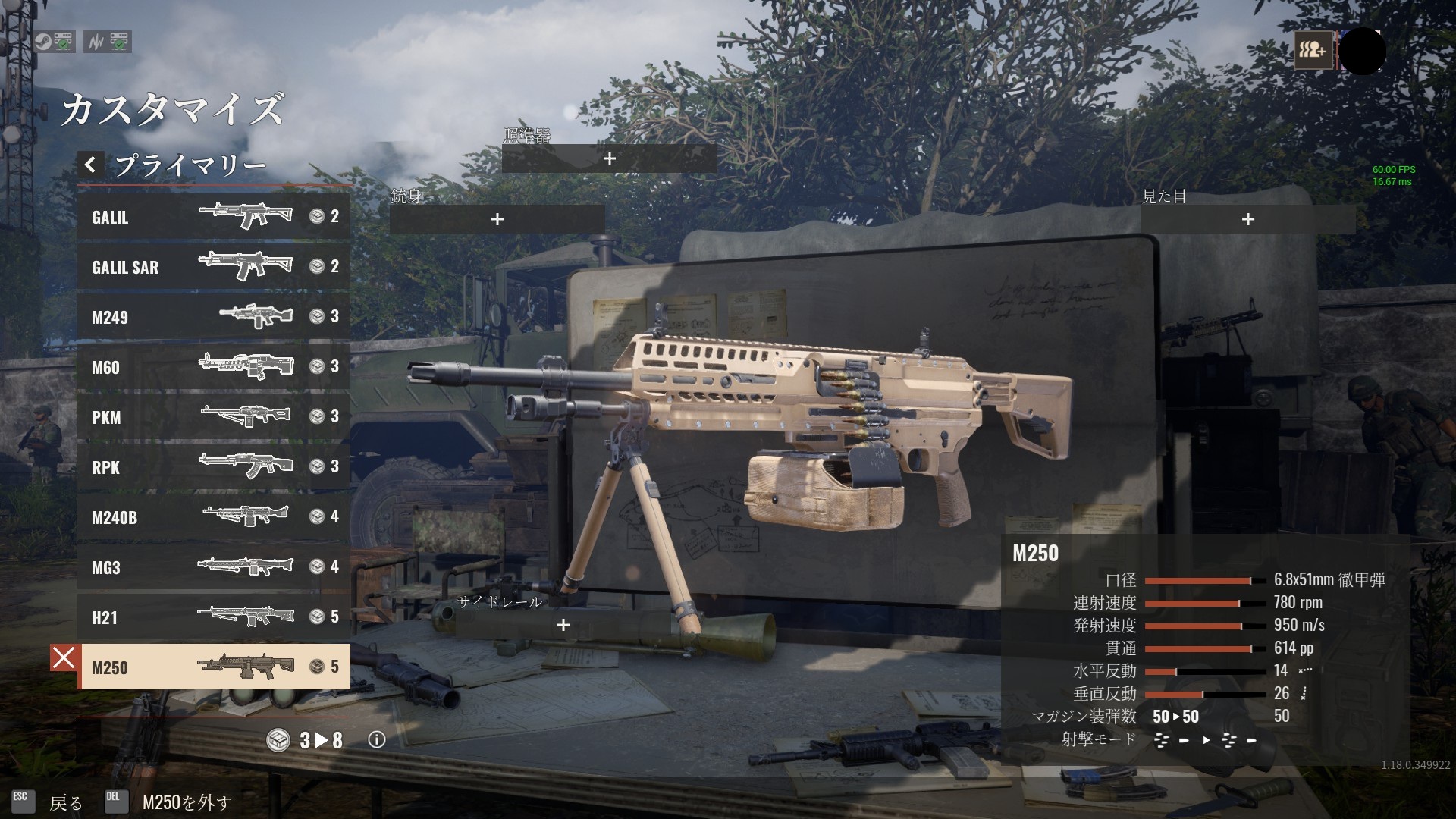The height and width of the screenshot is (819, 1456).
Task: Open the サイドレール side rail slot
Action: [563, 626]
